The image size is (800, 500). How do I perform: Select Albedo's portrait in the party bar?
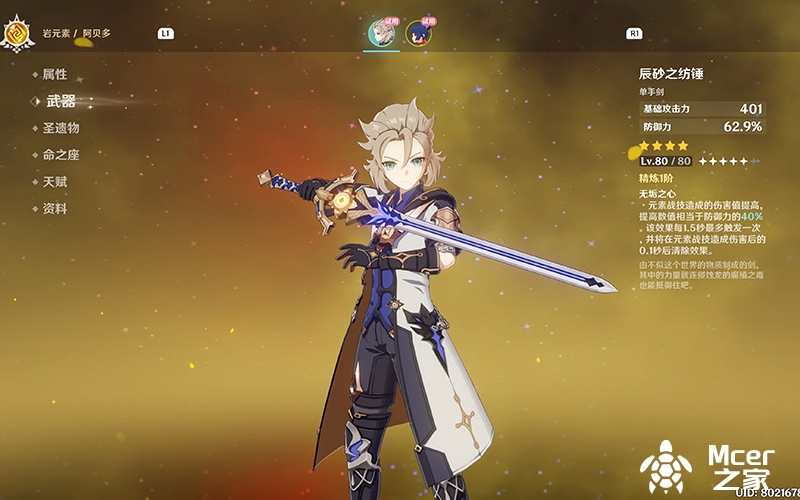380,34
